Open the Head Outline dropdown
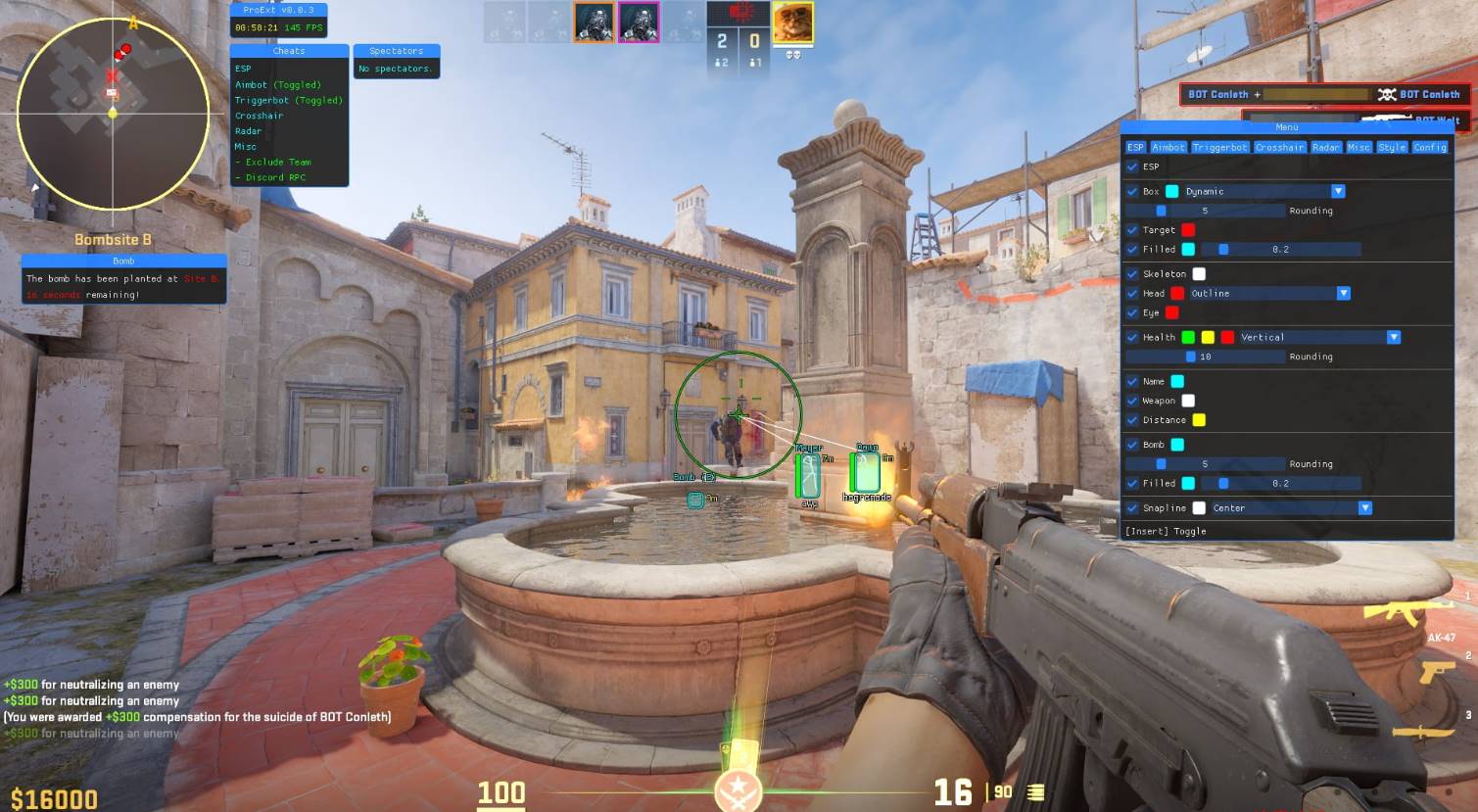This screenshot has height=812, width=1478. (x=1343, y=293)
